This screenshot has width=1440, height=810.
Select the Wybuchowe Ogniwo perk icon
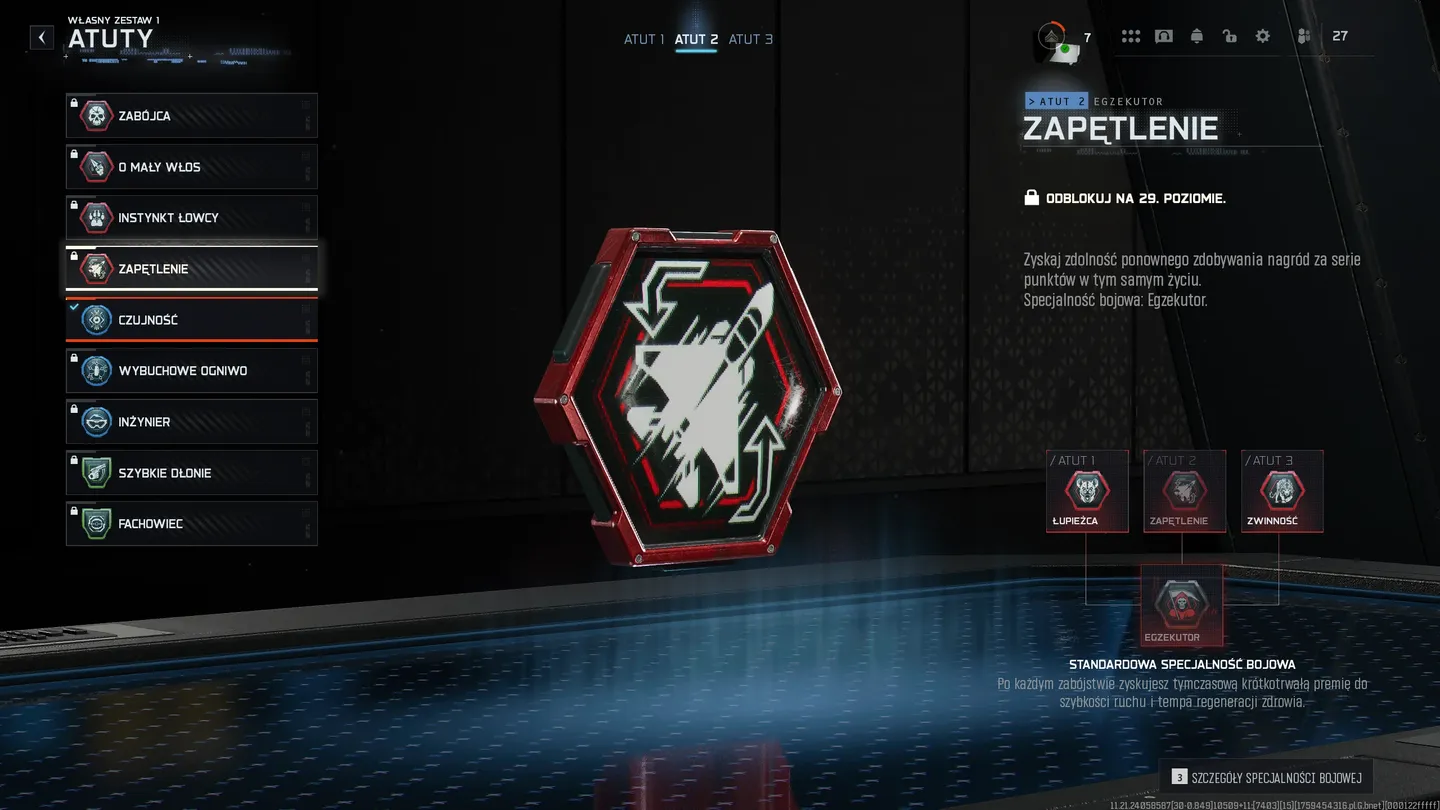pos(96,370)
